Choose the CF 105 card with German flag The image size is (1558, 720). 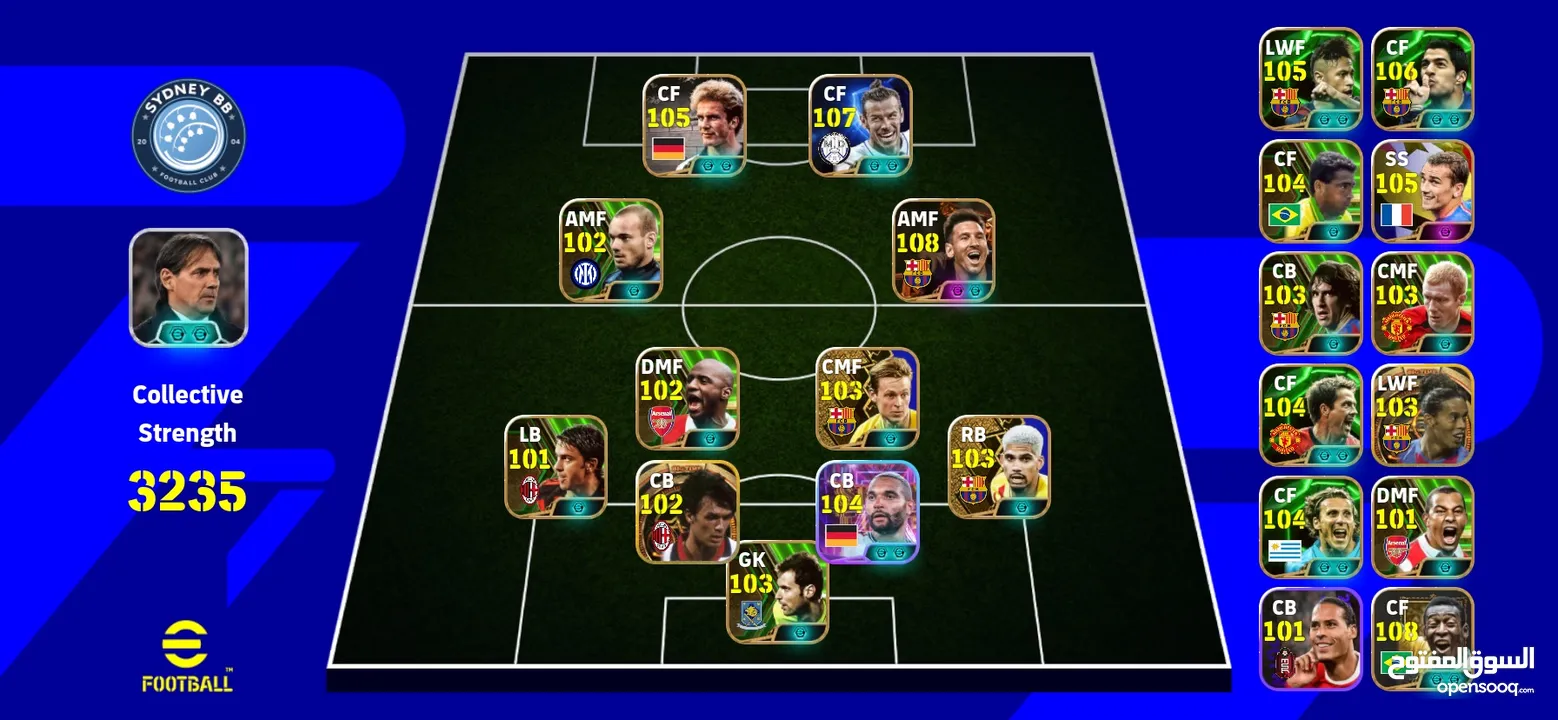click(x=694, y=125)
